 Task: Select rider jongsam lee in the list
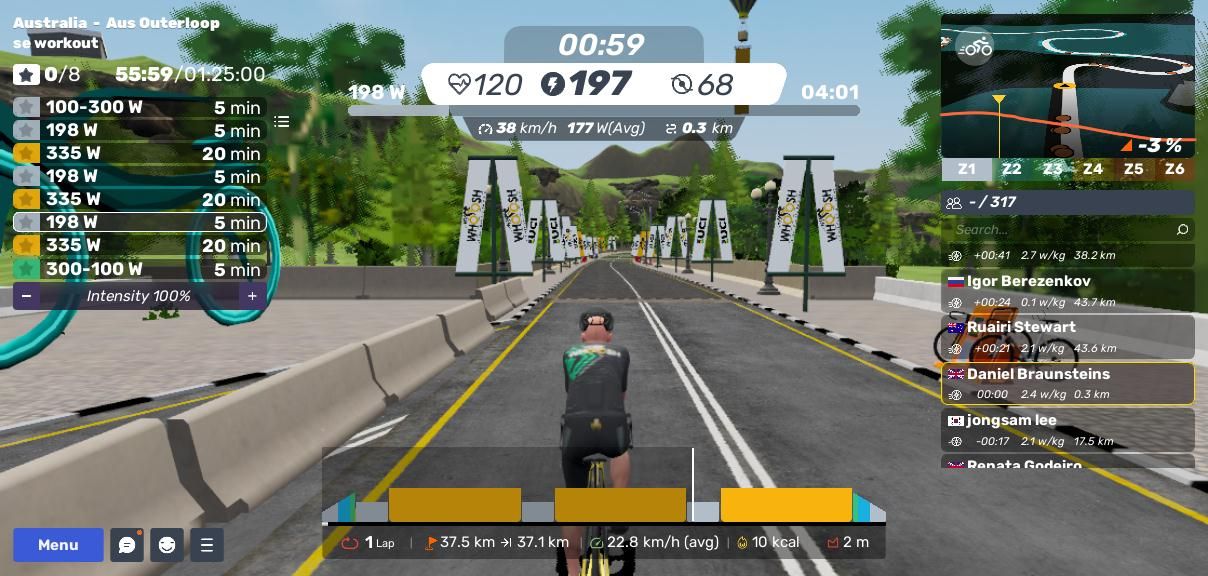click(1067, 430)
